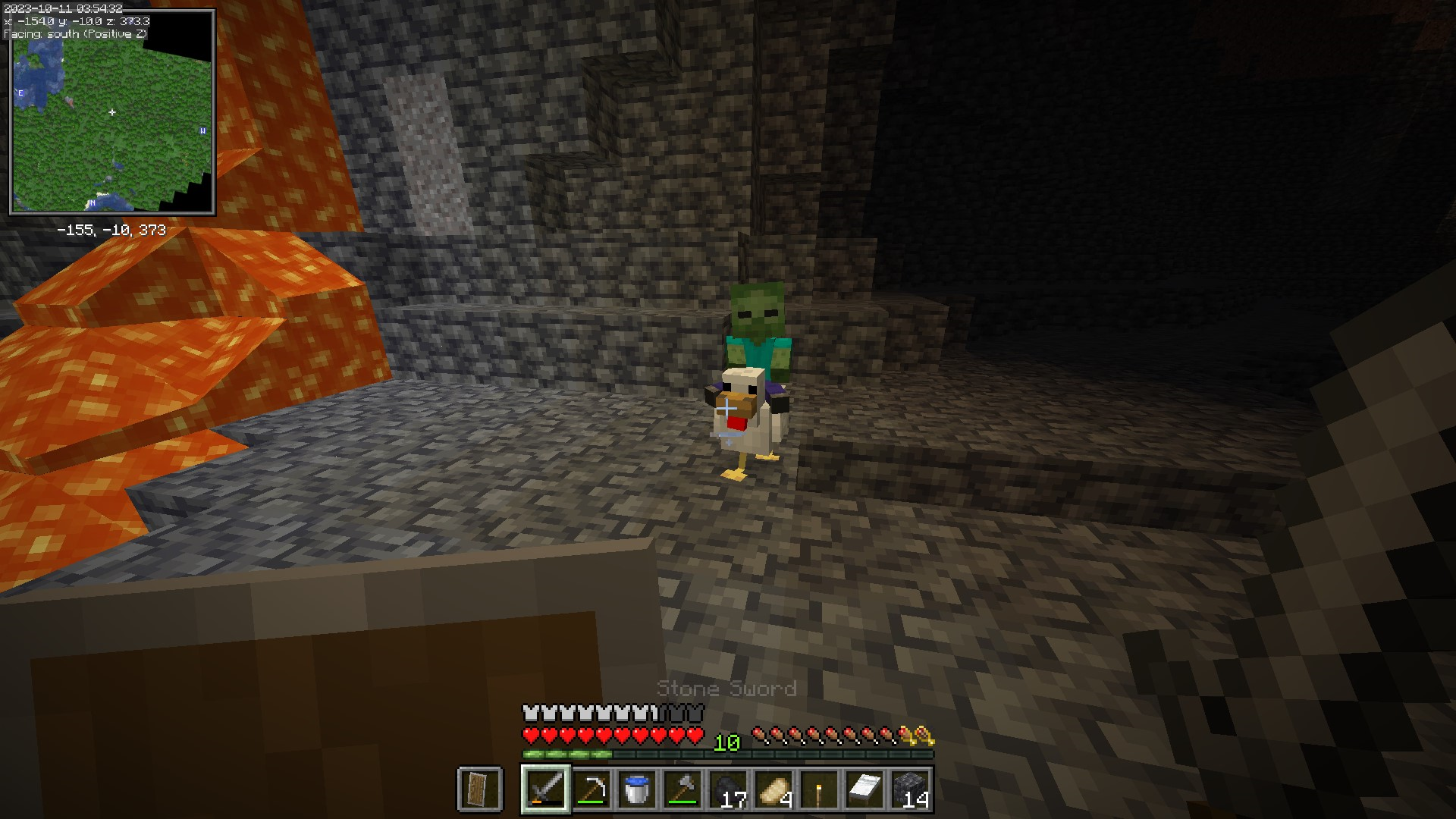Select the cobbled deepslate stack of 14
Image resolution: width=1456 pixels, height=819 pixels.
[910, 789]
